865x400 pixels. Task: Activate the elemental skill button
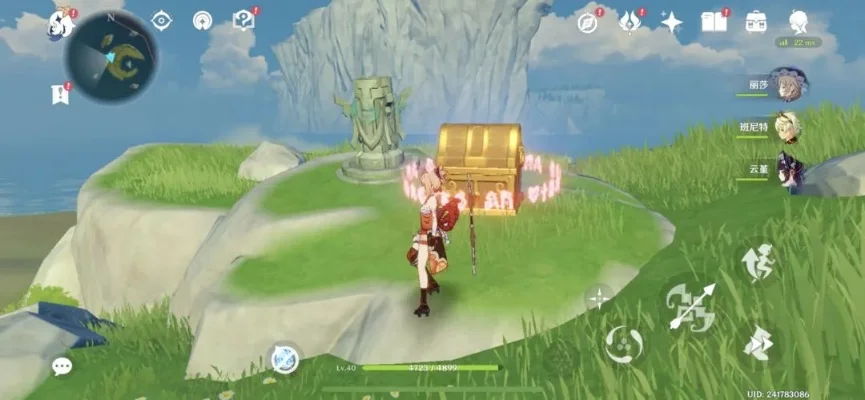623,344
